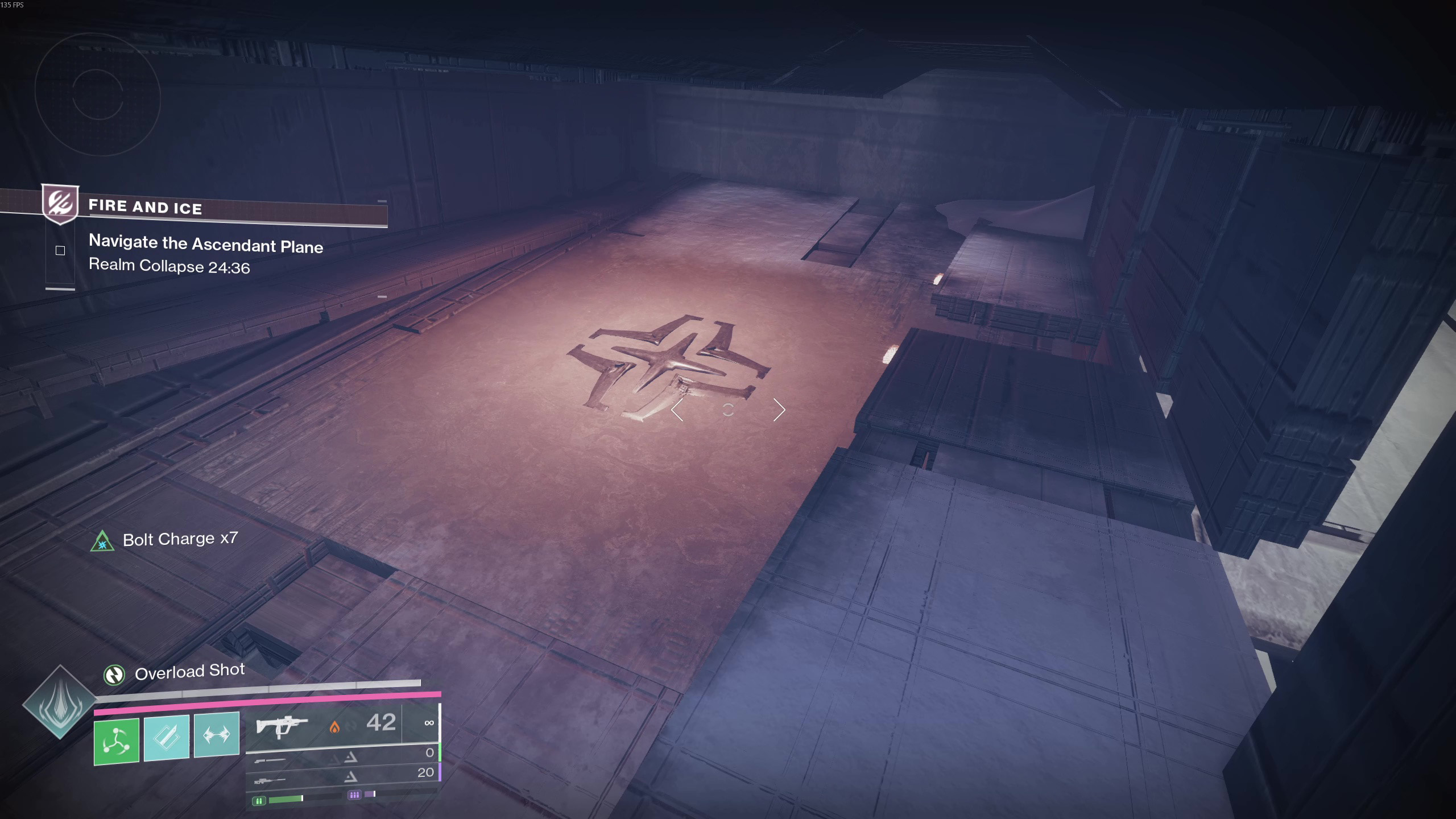Click the purple heavy ammo meter icon
Viewport: 1456px width, 819px height.
354,795
